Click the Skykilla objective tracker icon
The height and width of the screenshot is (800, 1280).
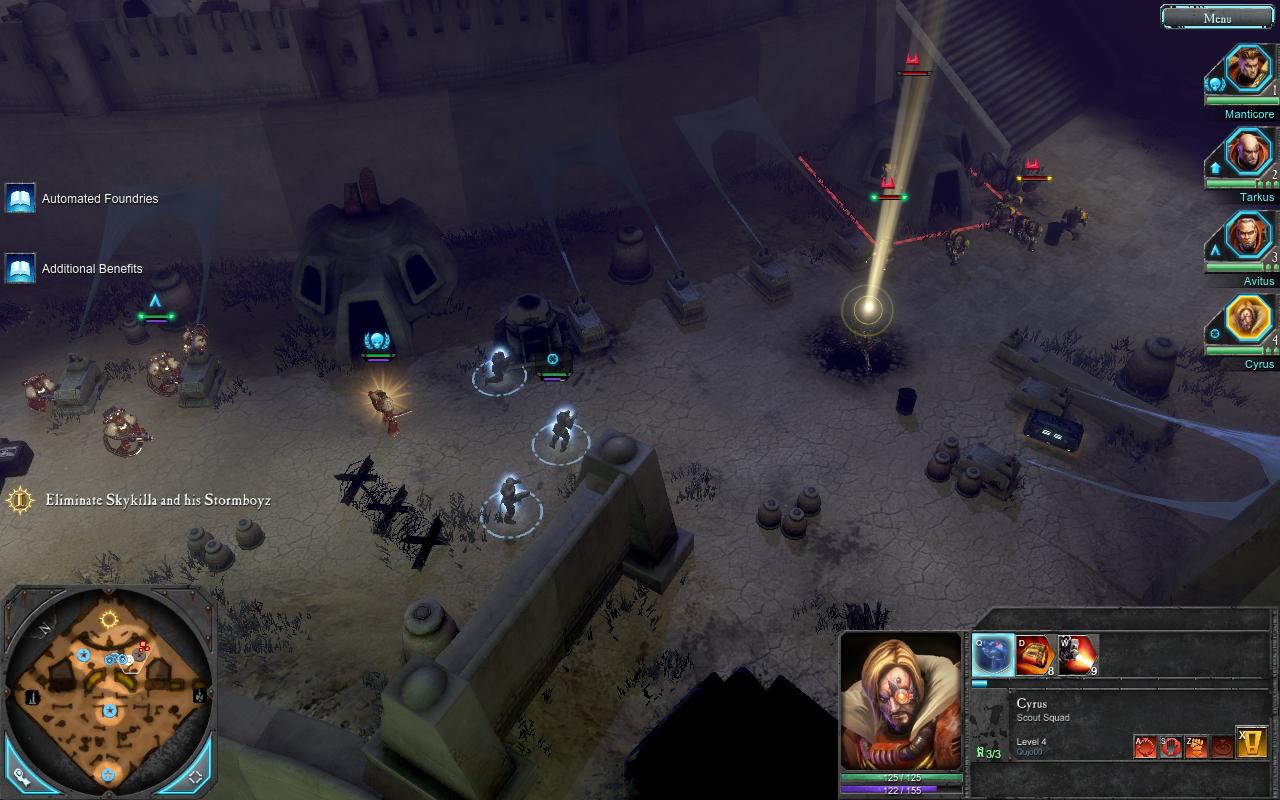coord(20,499)
